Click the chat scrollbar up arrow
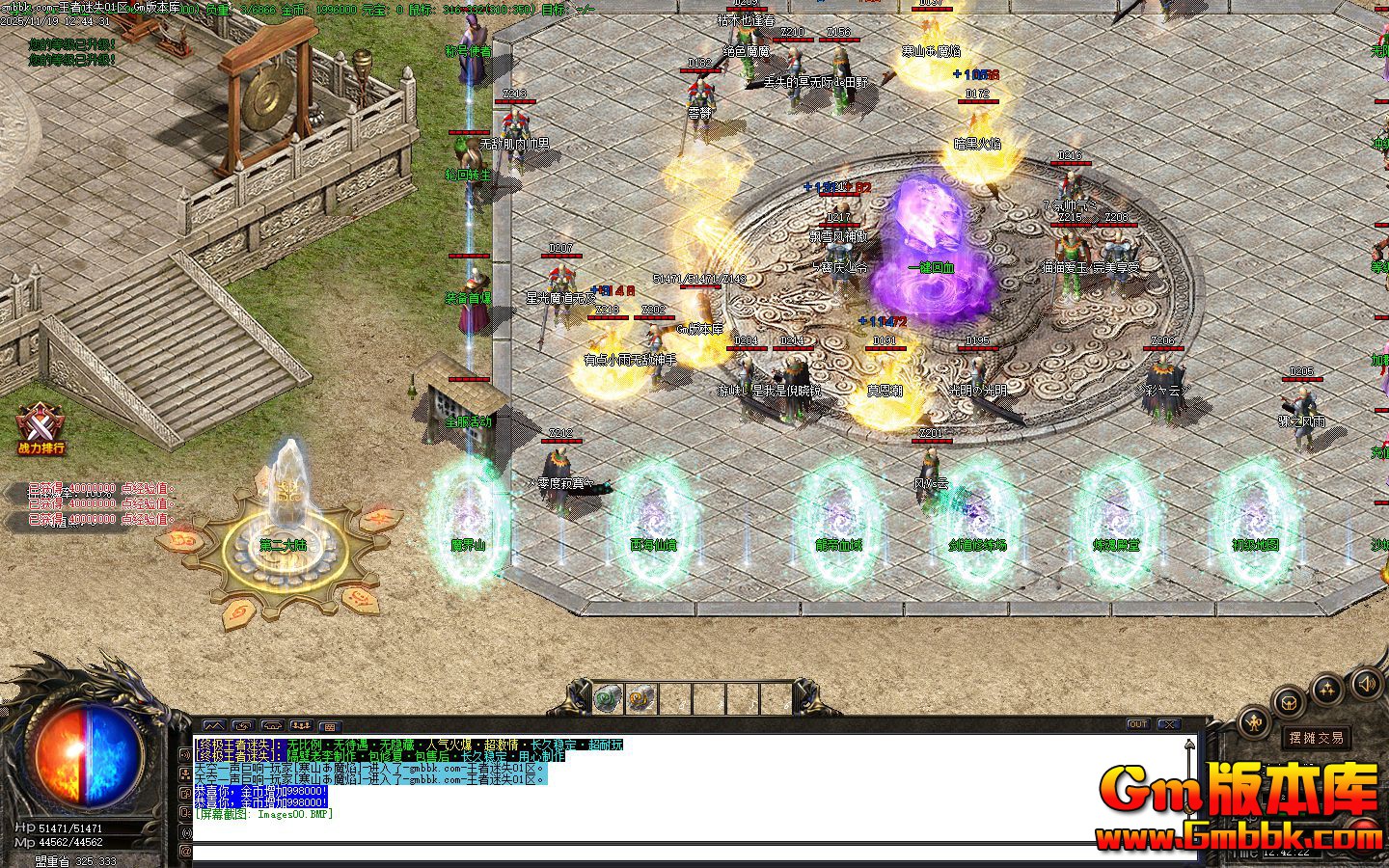 [1189, 743]
